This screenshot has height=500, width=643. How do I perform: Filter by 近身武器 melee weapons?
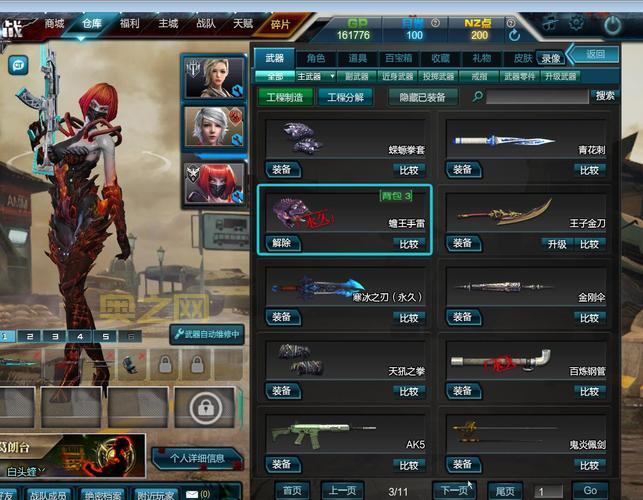click(398, 76)
